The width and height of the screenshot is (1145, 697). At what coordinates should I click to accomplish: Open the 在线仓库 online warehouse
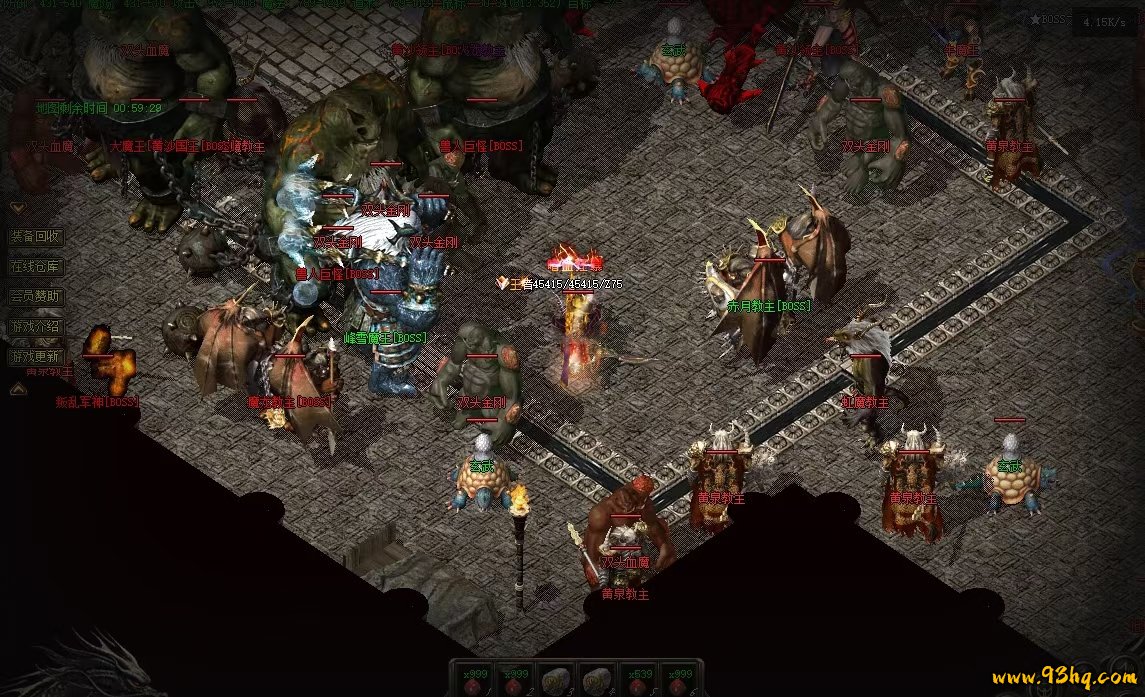tap(36, 267)
